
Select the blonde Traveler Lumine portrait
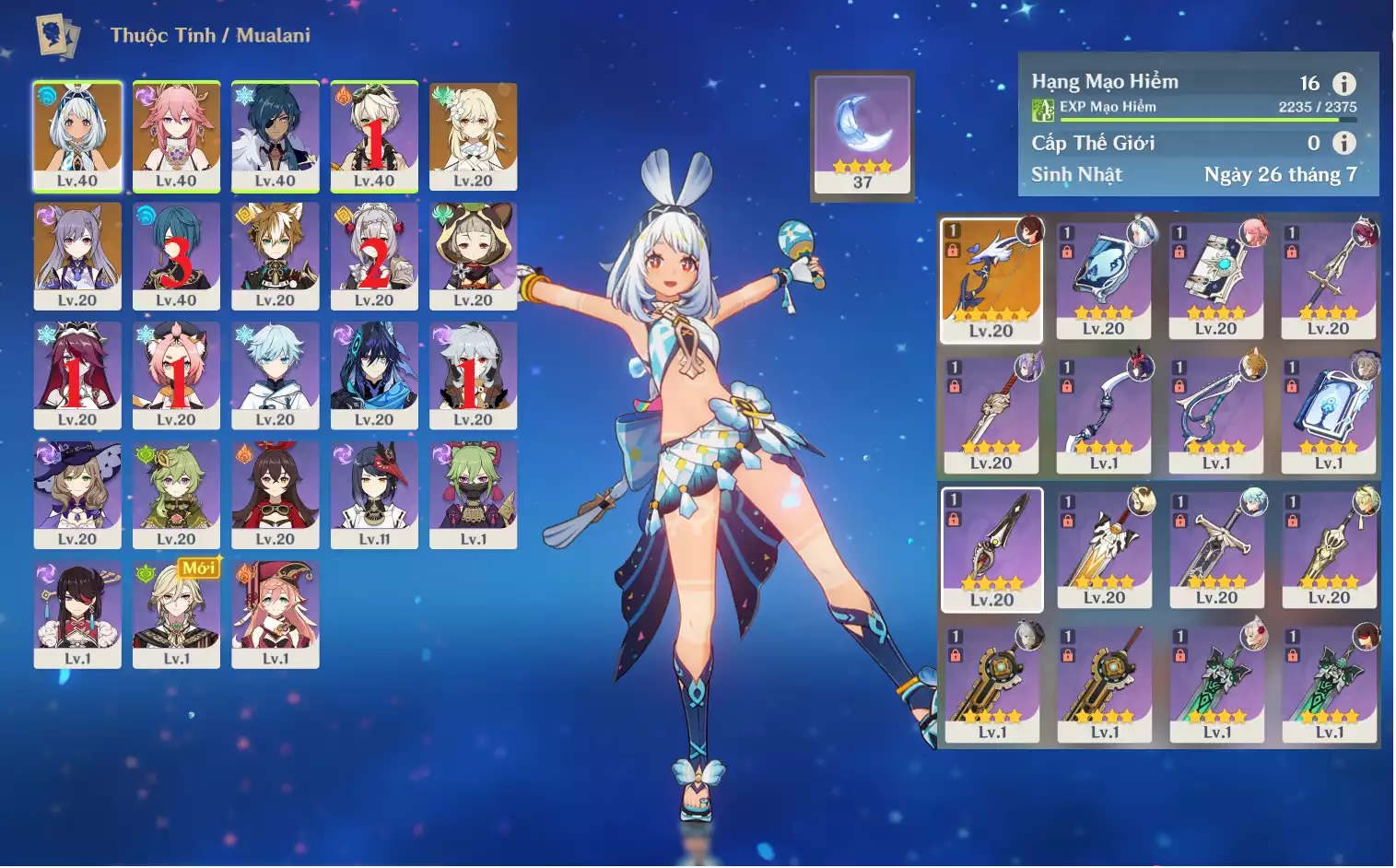[x=473, y=136]
